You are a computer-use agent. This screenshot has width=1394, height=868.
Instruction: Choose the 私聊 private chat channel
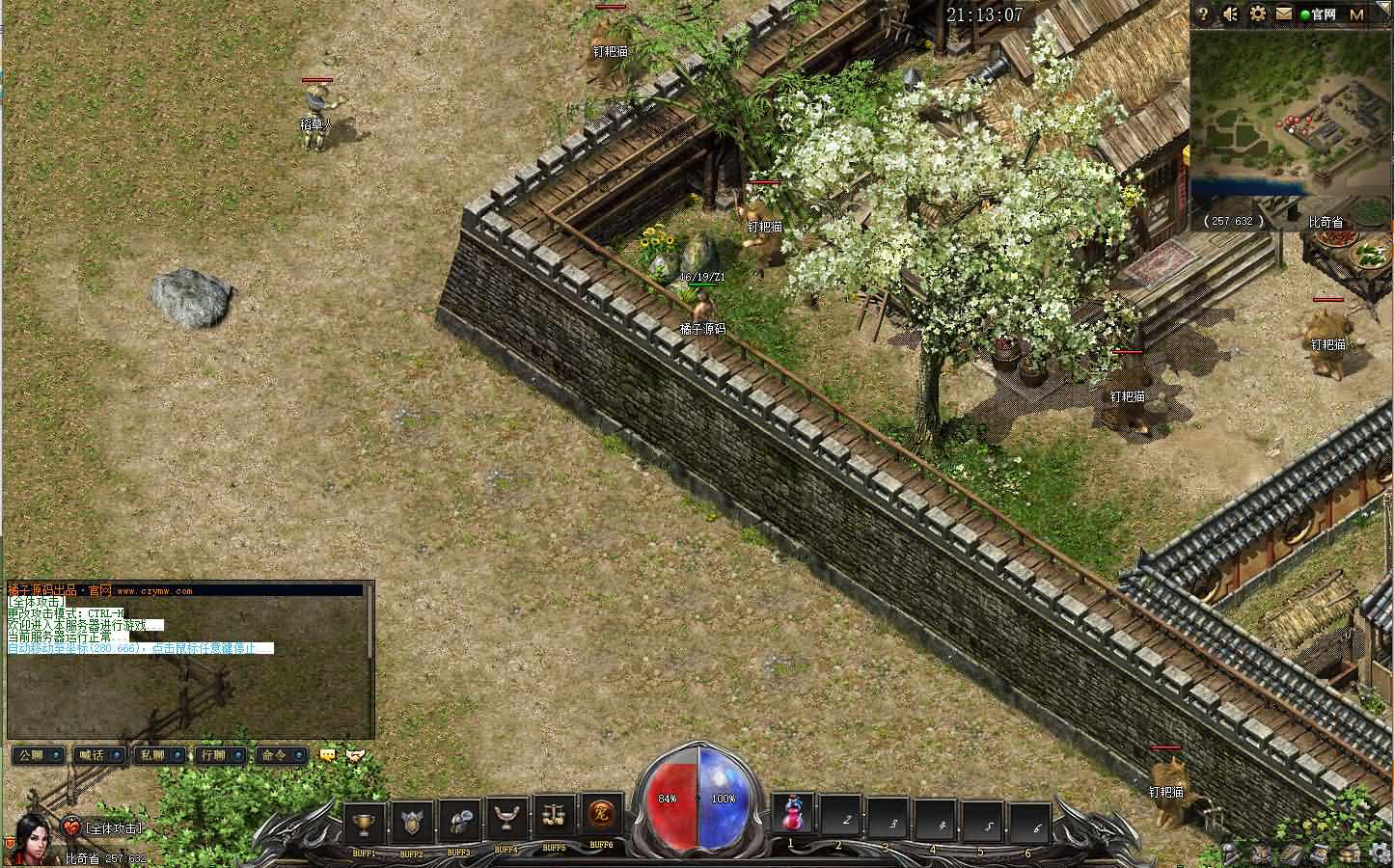pos(158,755)
